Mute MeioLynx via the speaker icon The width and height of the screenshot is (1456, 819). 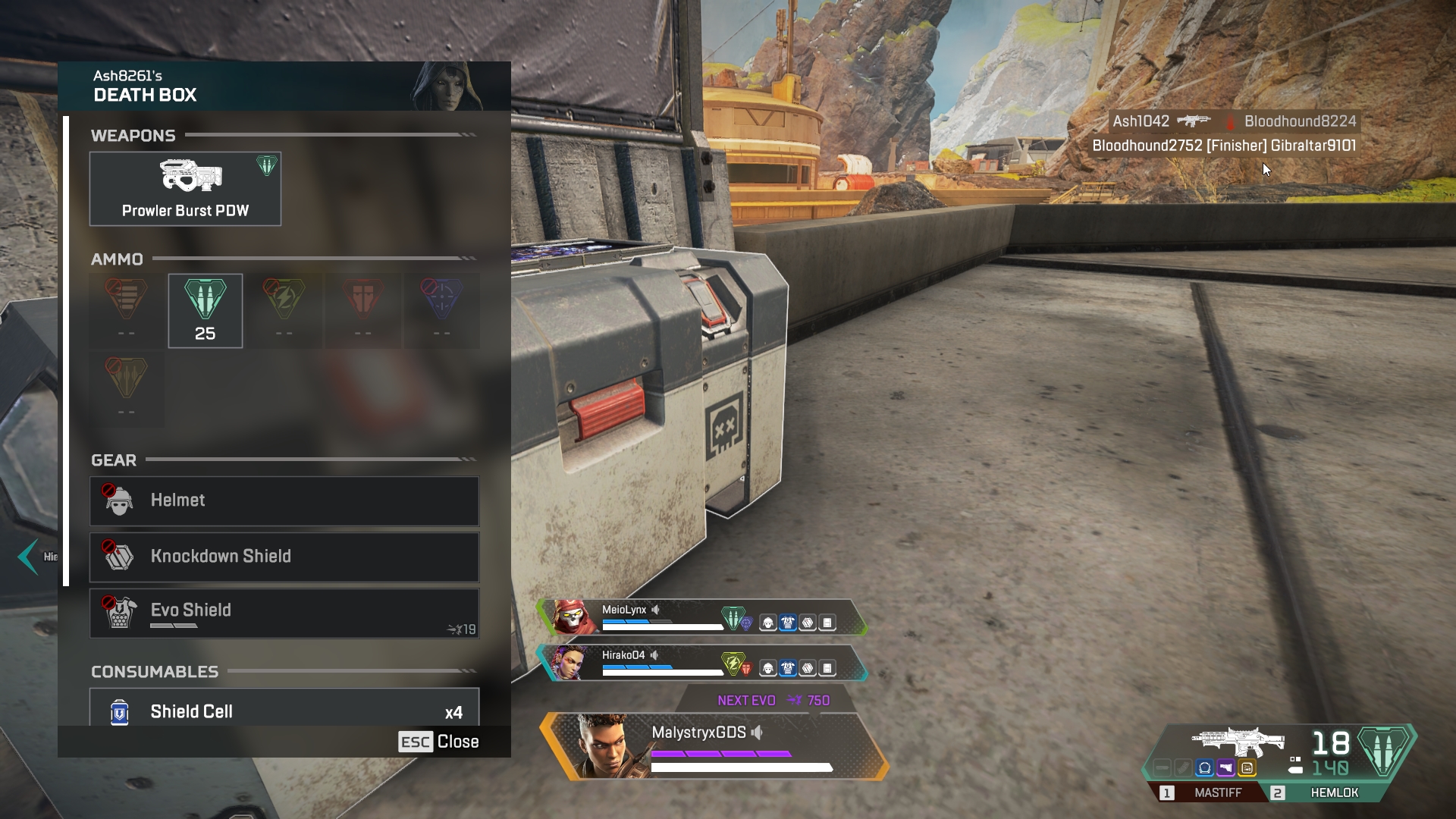point(655,610)
